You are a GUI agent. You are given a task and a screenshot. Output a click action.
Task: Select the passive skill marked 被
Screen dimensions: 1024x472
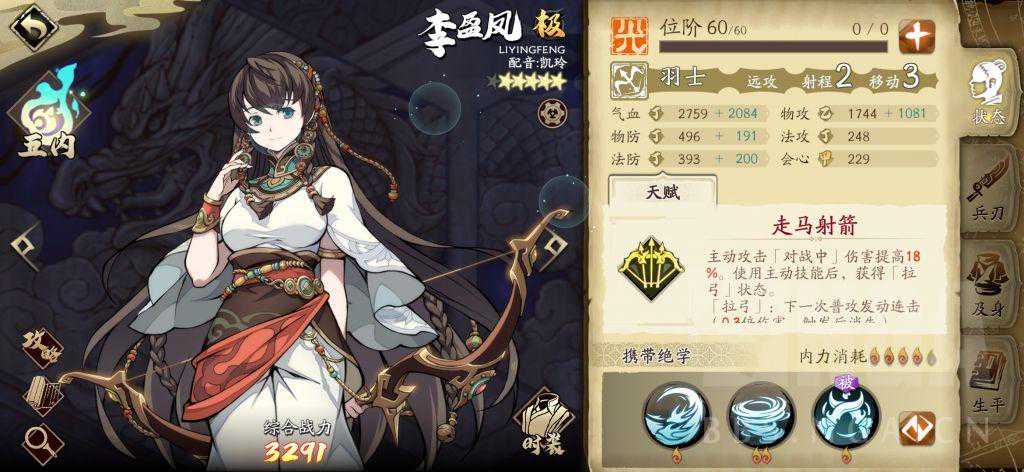[x=844, y=416]
